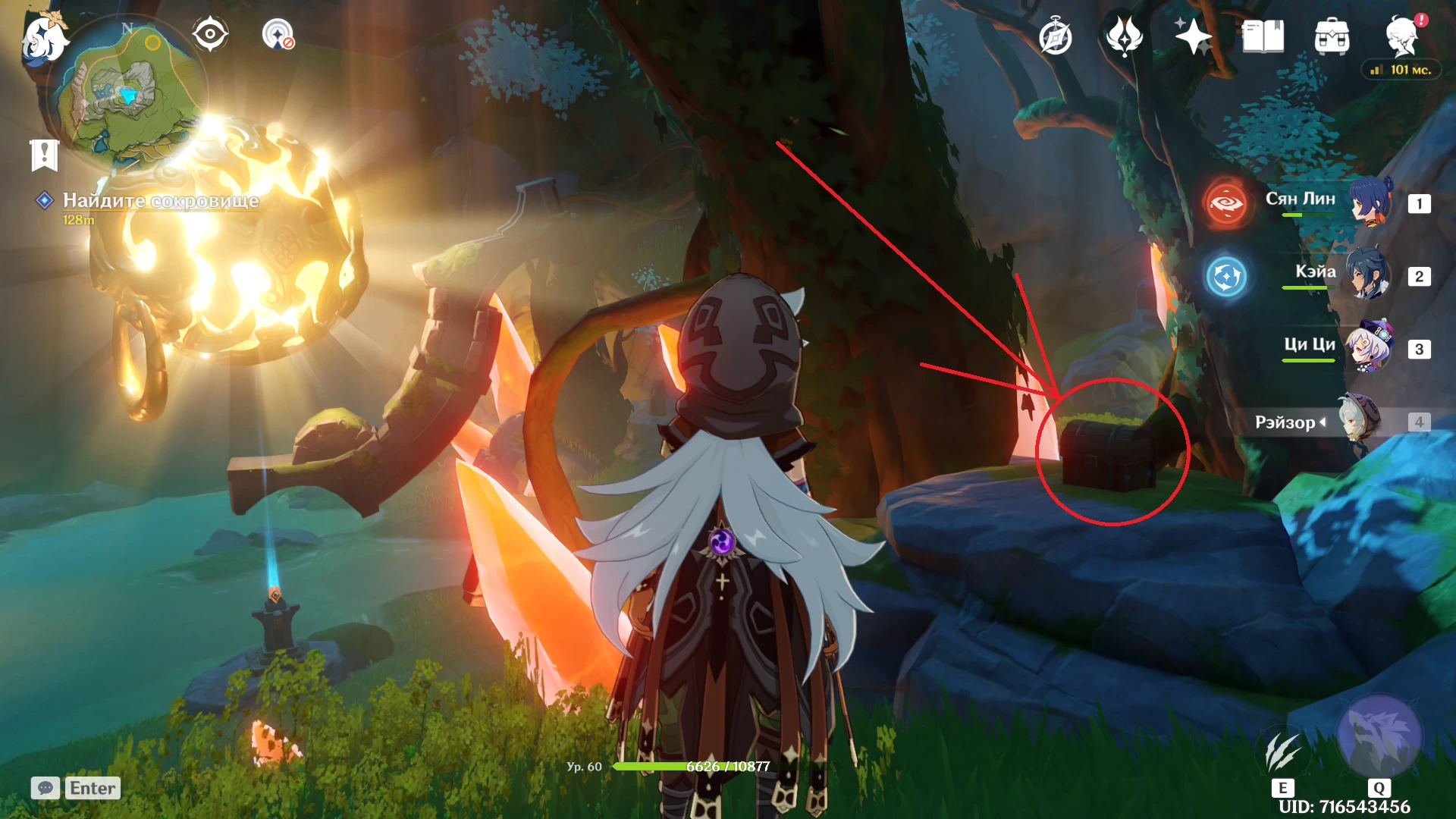Viewport: 1456px width, 819px height.
Task: Open the adventure compass events icon
Action: 1055,37
